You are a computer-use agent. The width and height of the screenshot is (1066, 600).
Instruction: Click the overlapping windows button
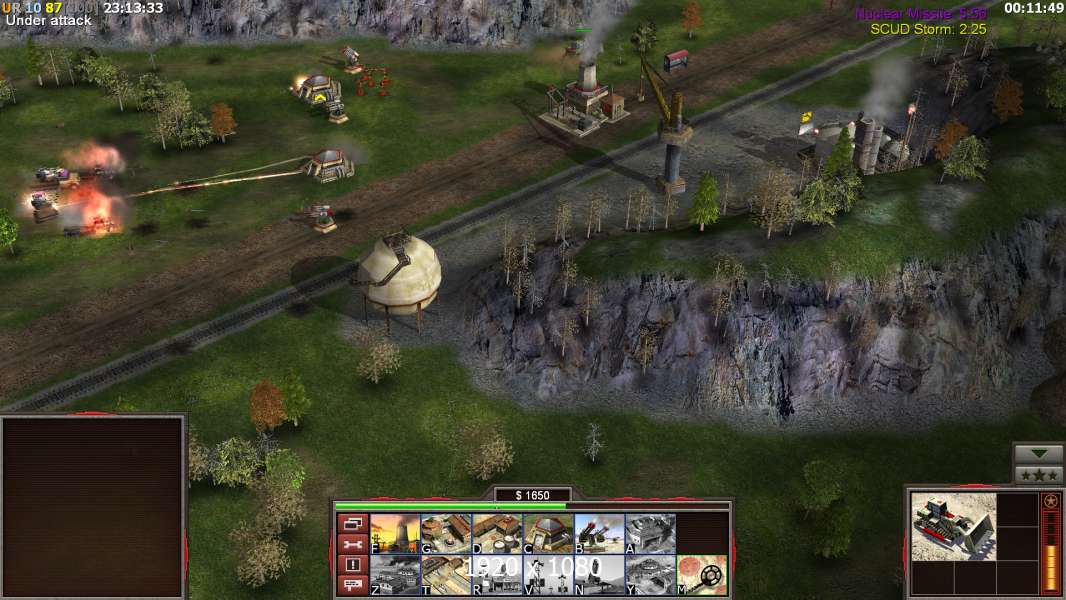352,523
